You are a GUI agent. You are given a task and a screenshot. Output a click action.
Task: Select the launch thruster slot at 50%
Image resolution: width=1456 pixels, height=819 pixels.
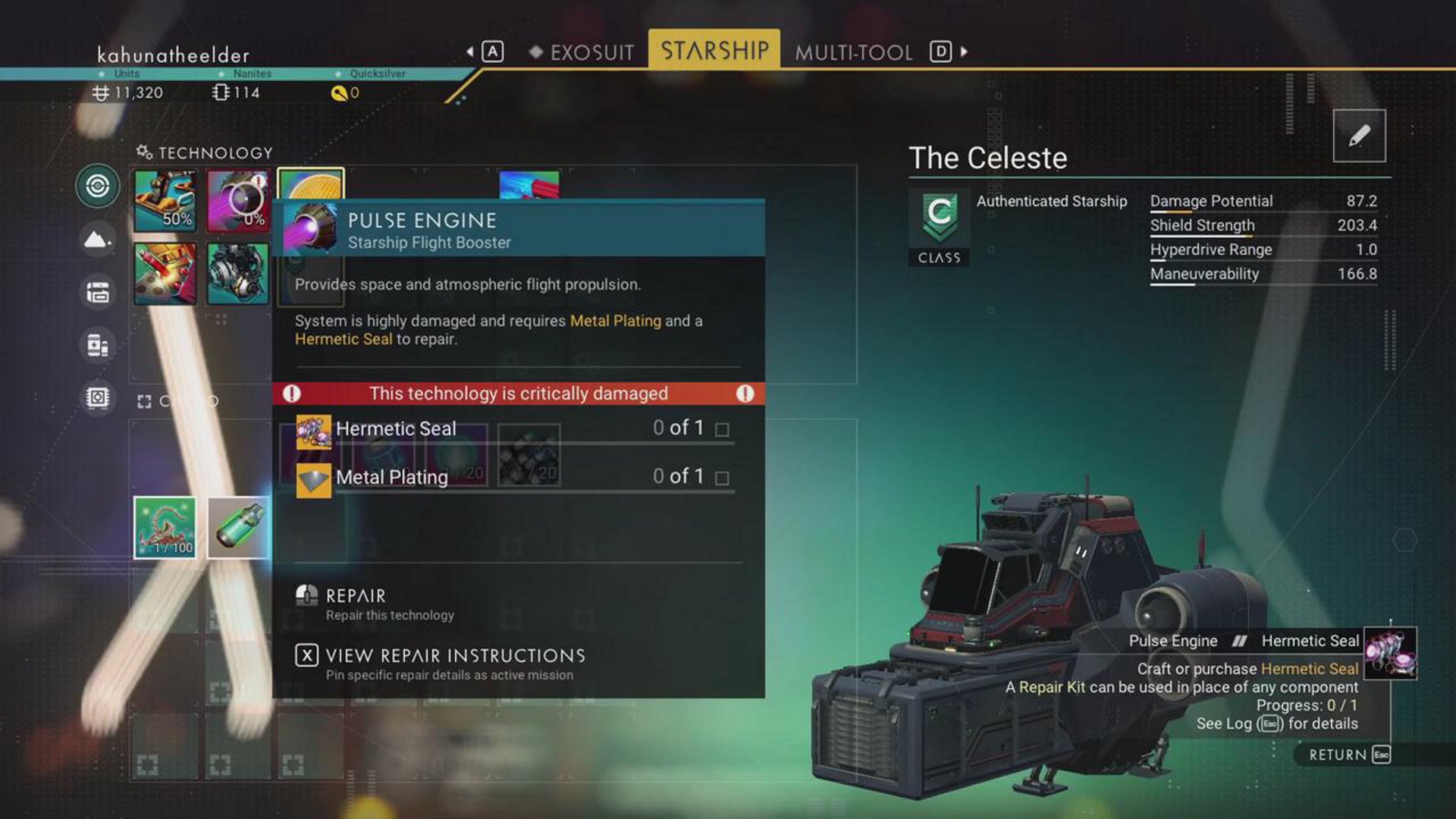165,201
